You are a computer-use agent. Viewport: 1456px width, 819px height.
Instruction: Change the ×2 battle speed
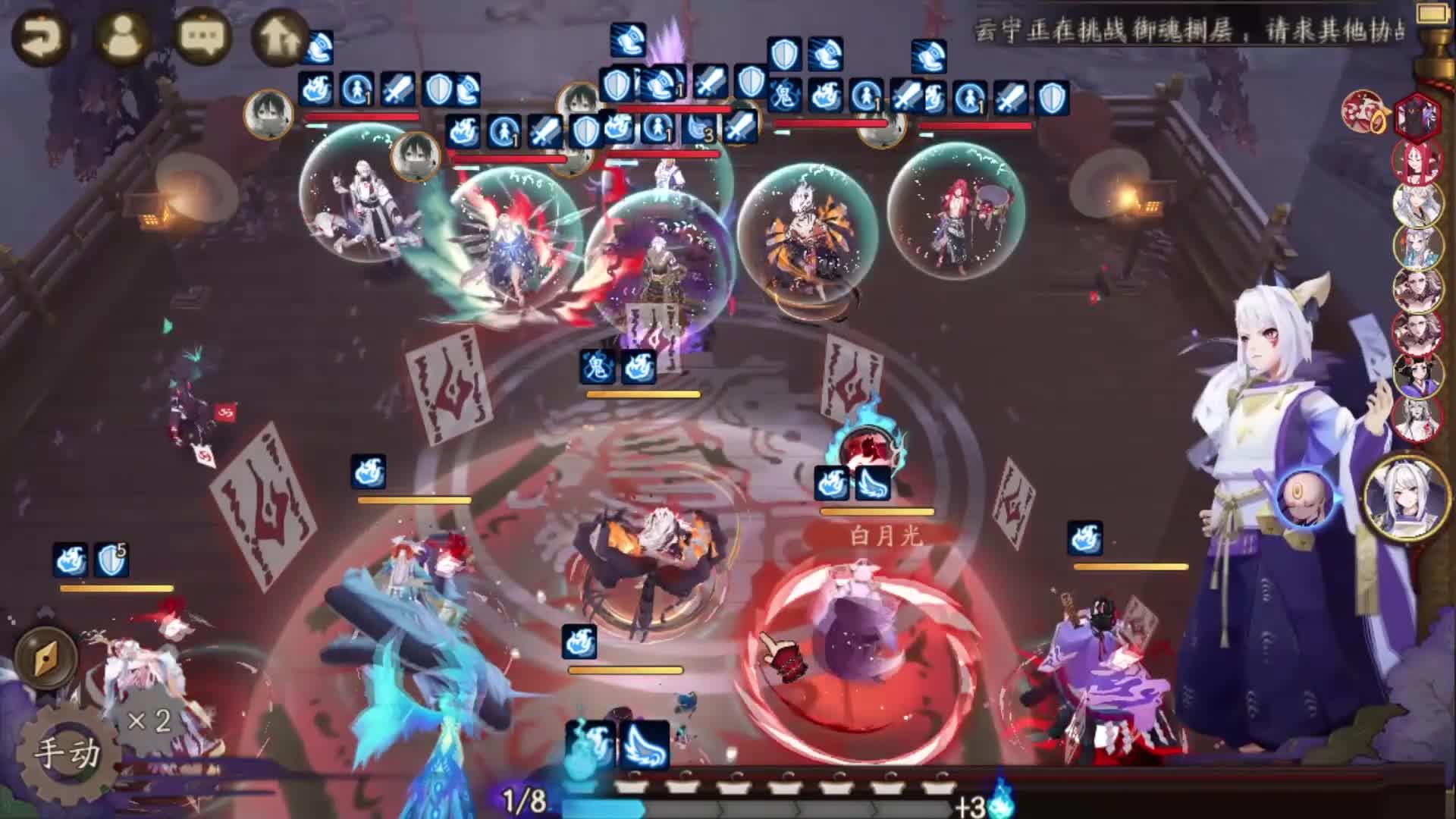(x=149, y=720)
